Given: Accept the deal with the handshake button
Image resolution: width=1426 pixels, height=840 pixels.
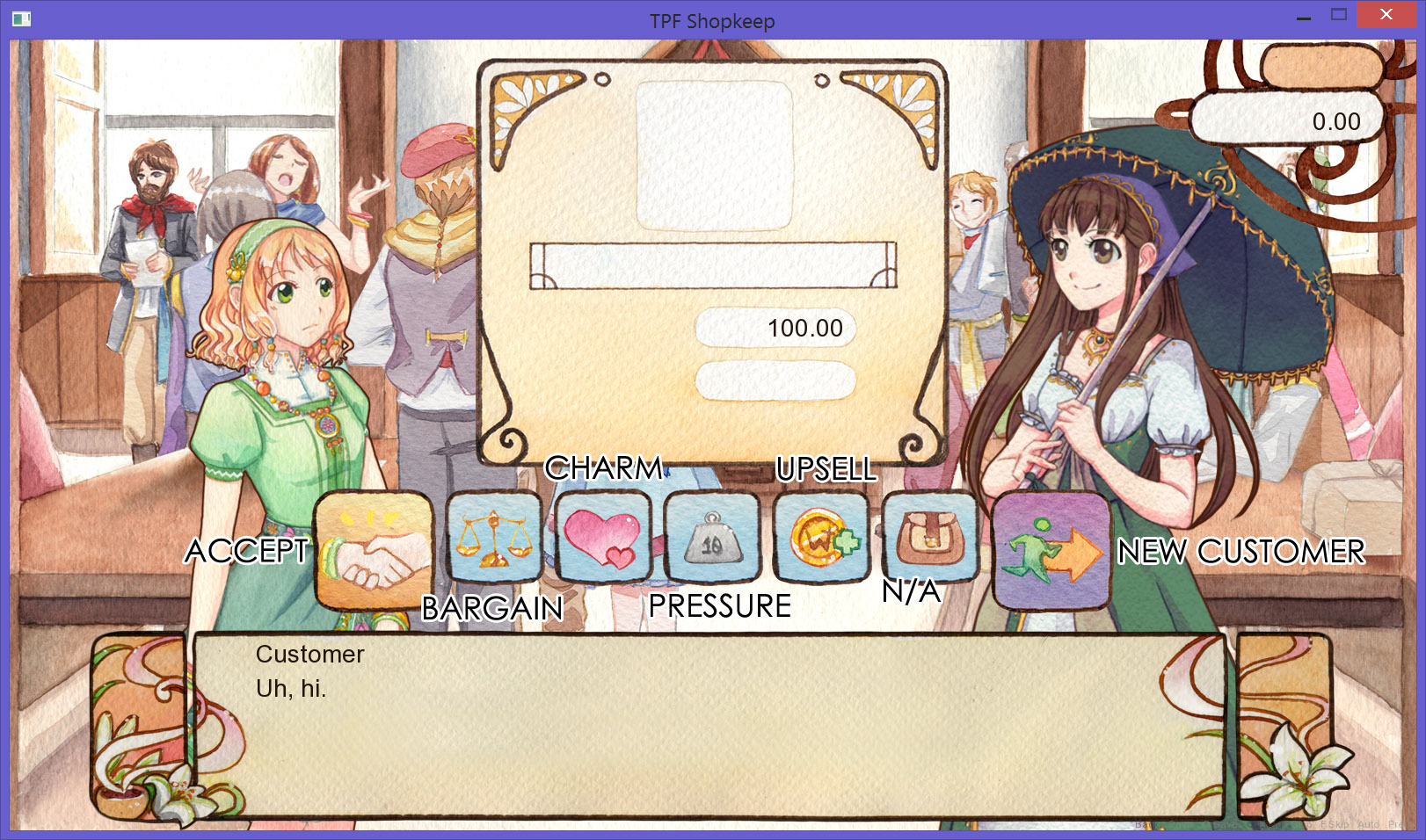Looking at the screenshot, I should pyautogui.click(x=374, y=551).
